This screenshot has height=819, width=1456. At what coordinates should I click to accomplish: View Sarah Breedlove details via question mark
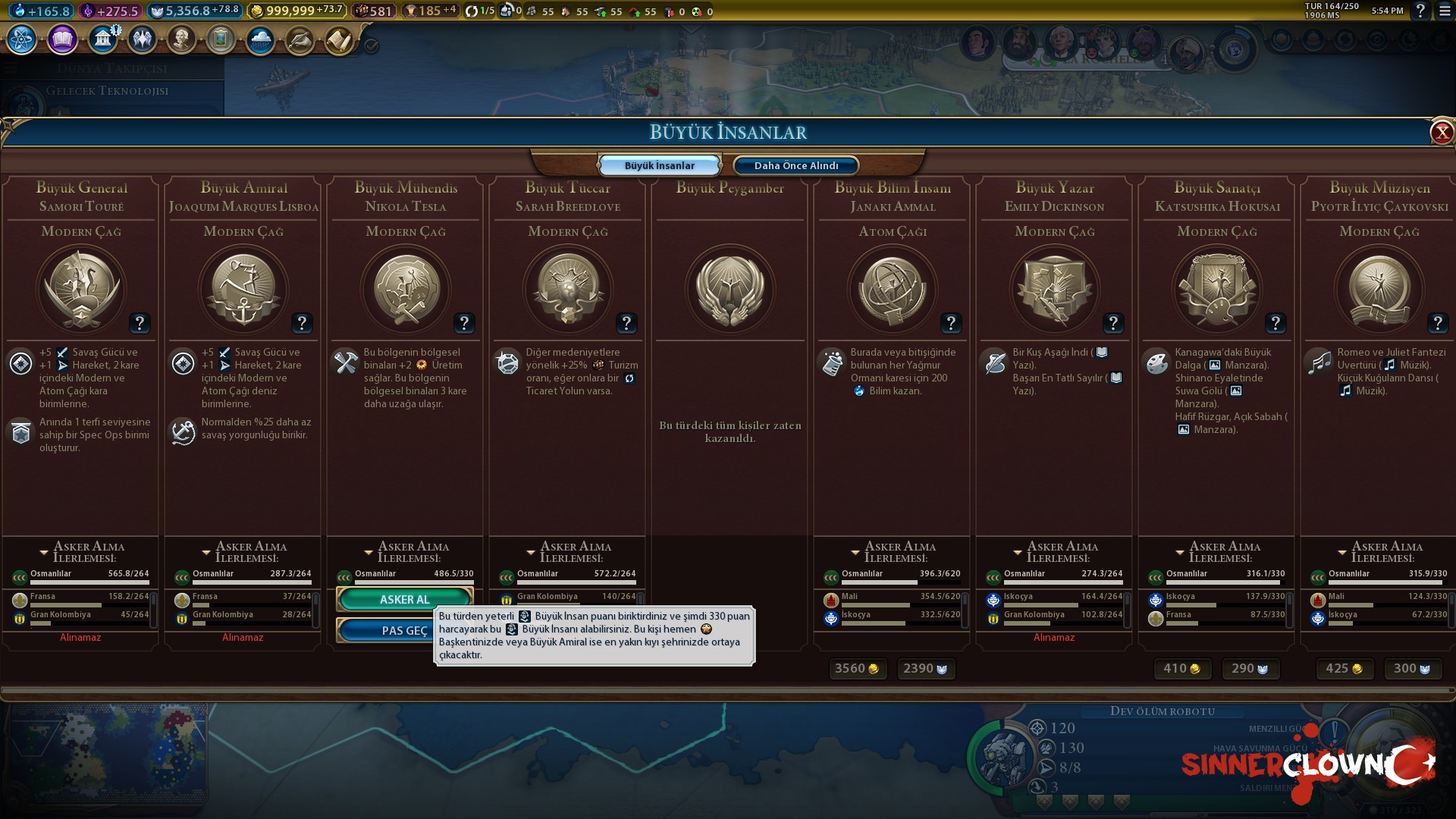click(626, 323)
